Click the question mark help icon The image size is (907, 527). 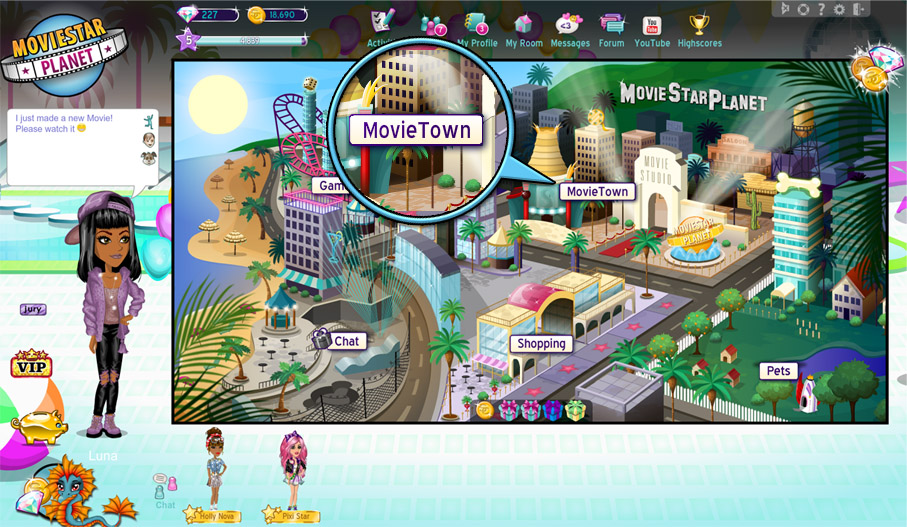click(821, 9)
